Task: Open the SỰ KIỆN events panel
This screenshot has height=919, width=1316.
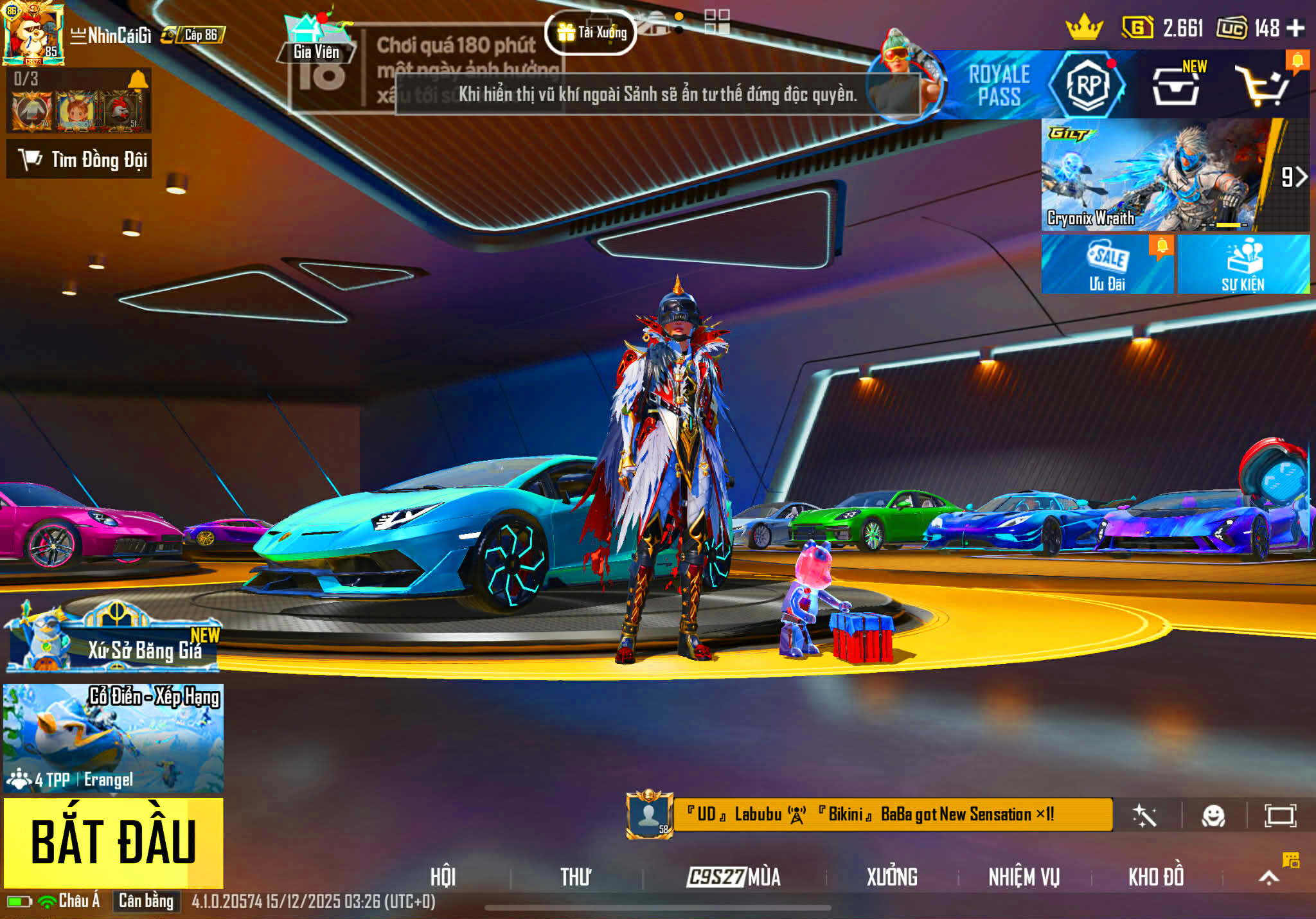Action: click(x=1243, y=265)
